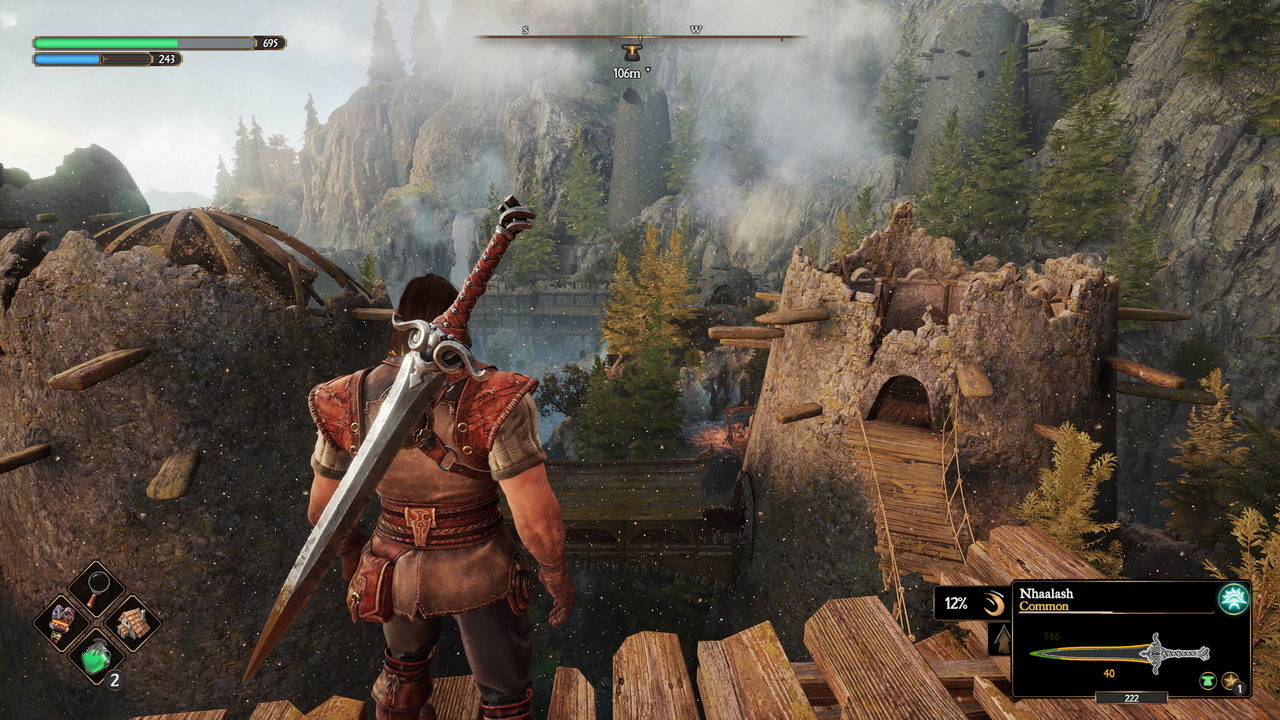Select the Nhaalash sword weapon image
The height and width of the screenshot is (720, 1280).
(1120, 652)
